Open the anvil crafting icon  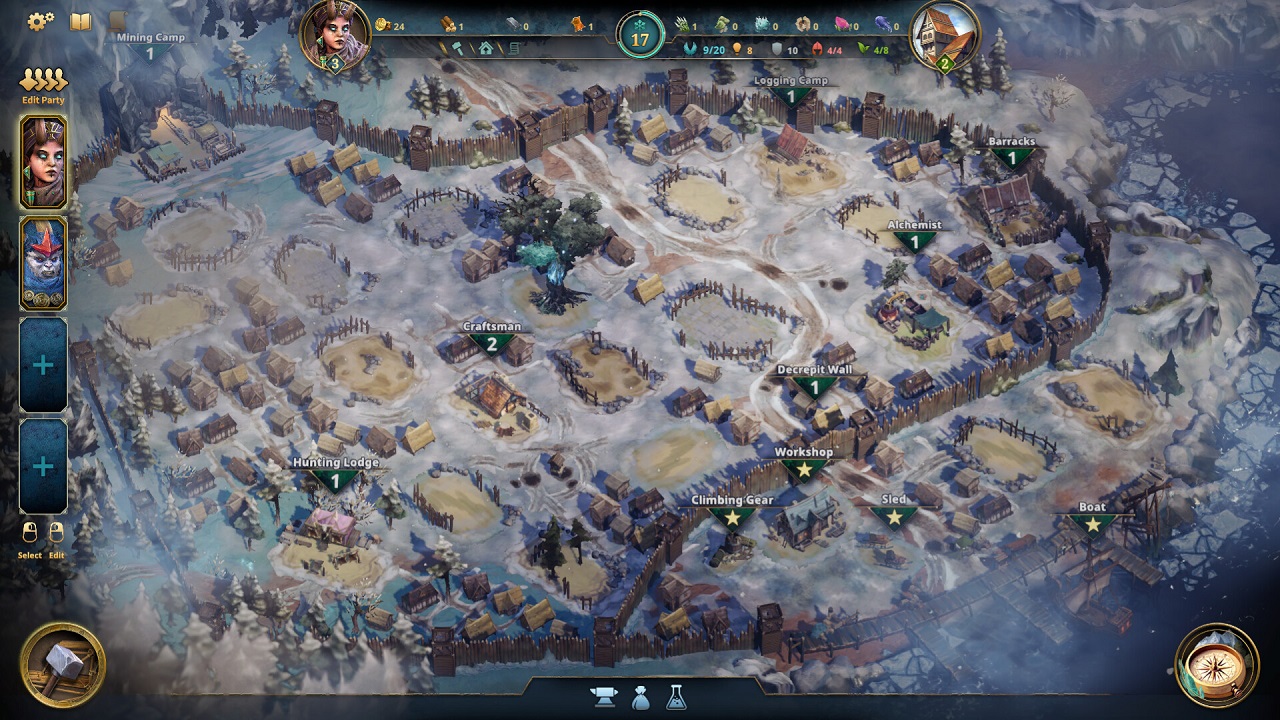click(x=605, y=697)
